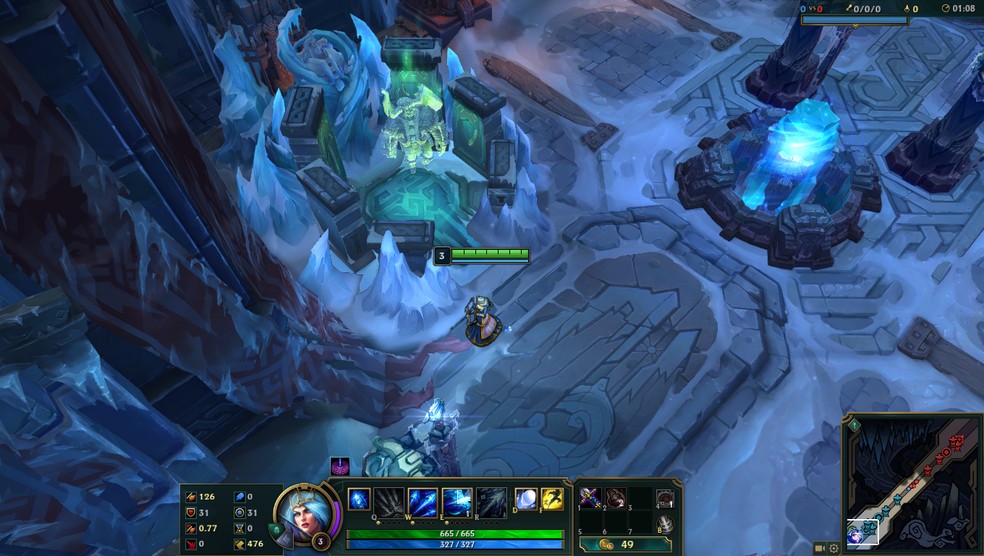984x556 pixels.
Task: Click the minimap to move the camera
Action: (912, 478)
